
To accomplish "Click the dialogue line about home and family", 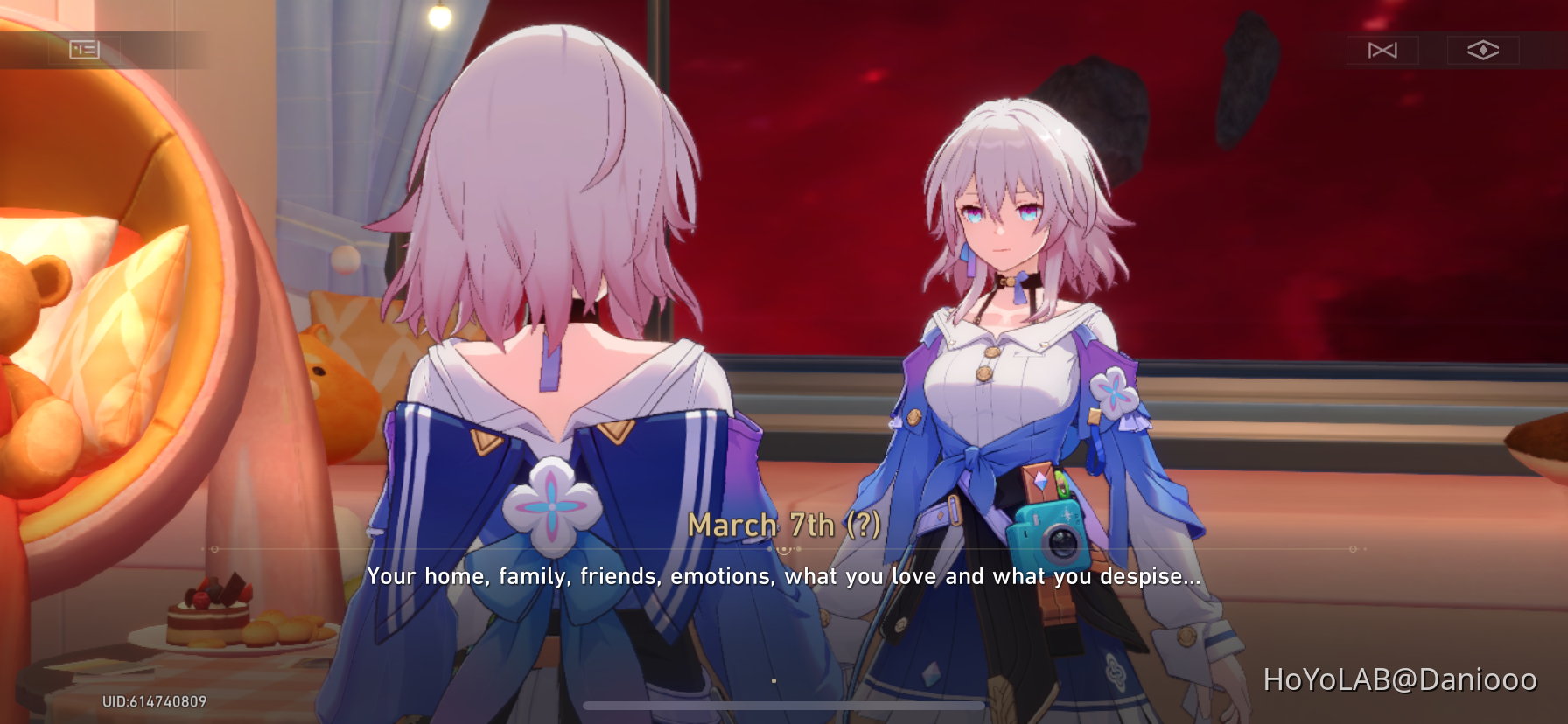I will (x=785, y=576).
